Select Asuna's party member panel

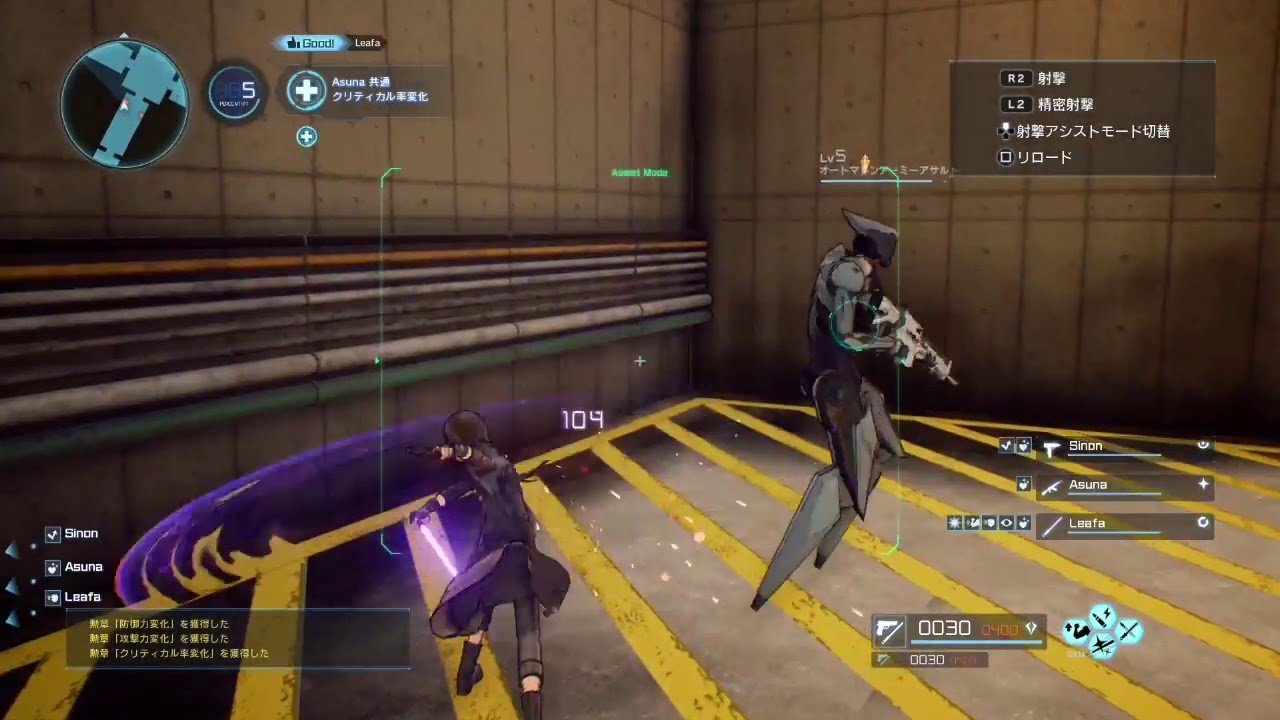1124,486
